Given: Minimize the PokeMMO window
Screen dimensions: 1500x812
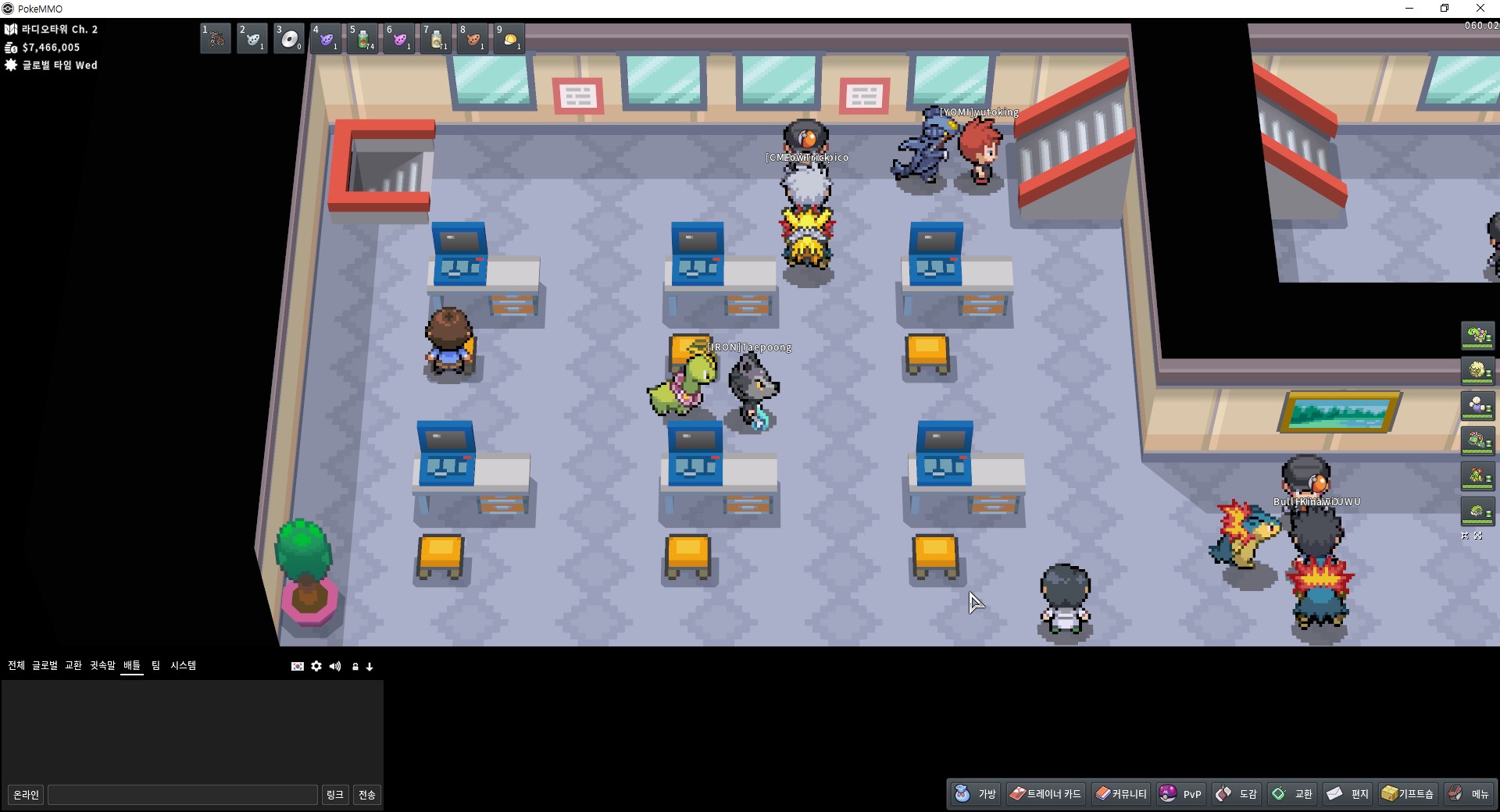Looking at the screenshot, I should pyautogui.click(x=1409, y=9).
